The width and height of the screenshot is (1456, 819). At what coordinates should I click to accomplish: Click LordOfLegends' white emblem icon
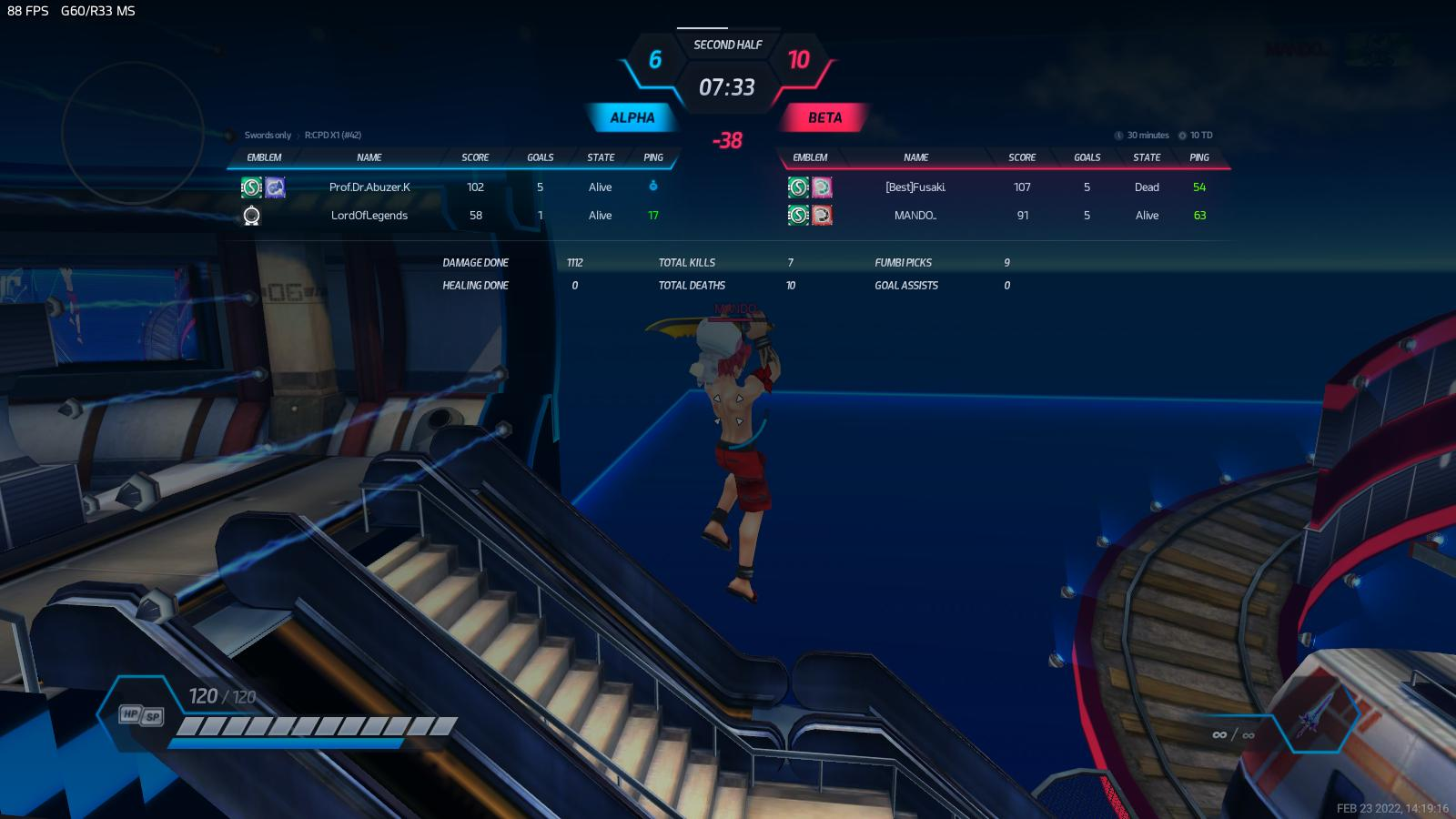click(252, 216)
